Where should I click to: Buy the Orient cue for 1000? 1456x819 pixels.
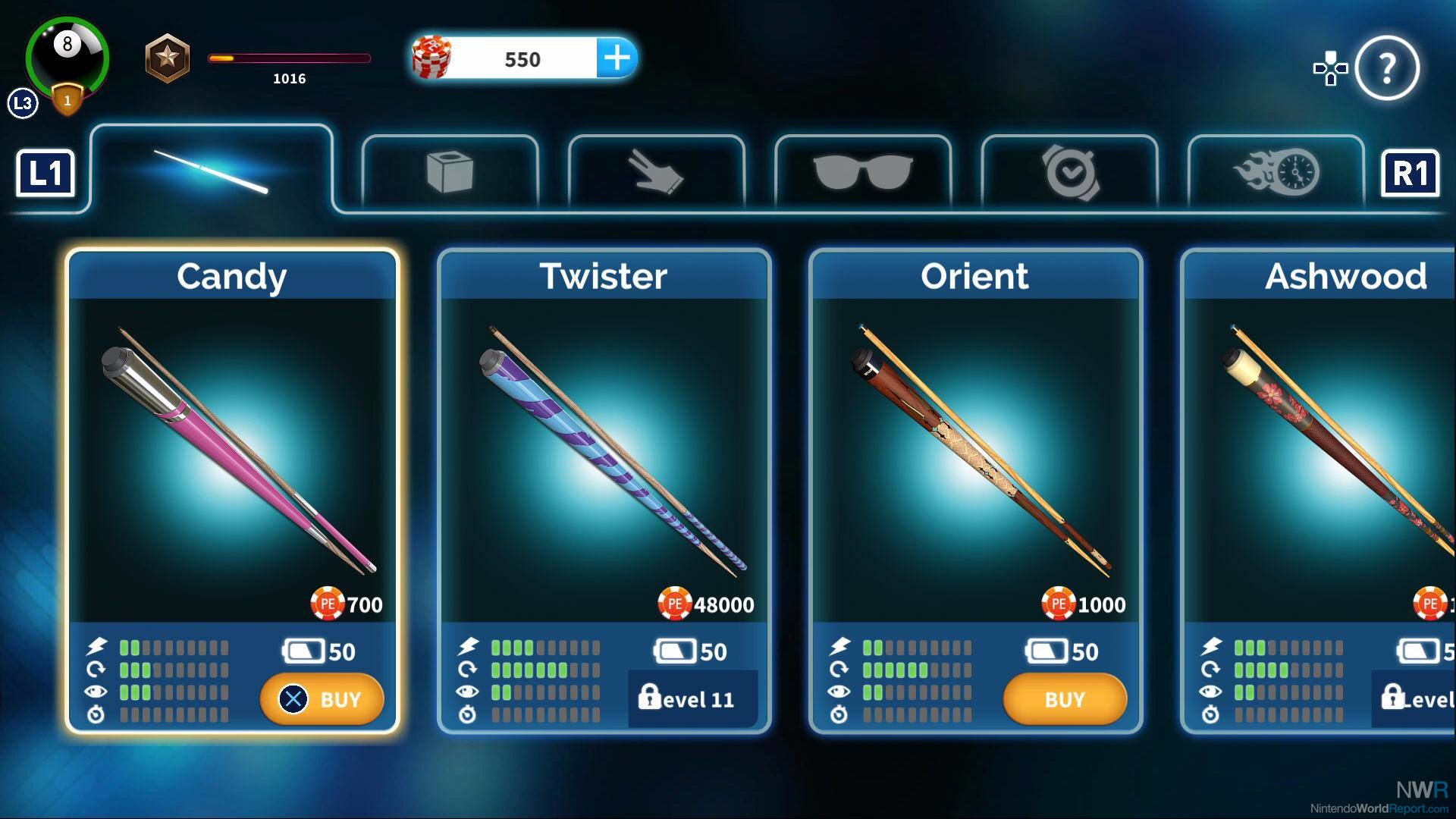point(1064,699)
